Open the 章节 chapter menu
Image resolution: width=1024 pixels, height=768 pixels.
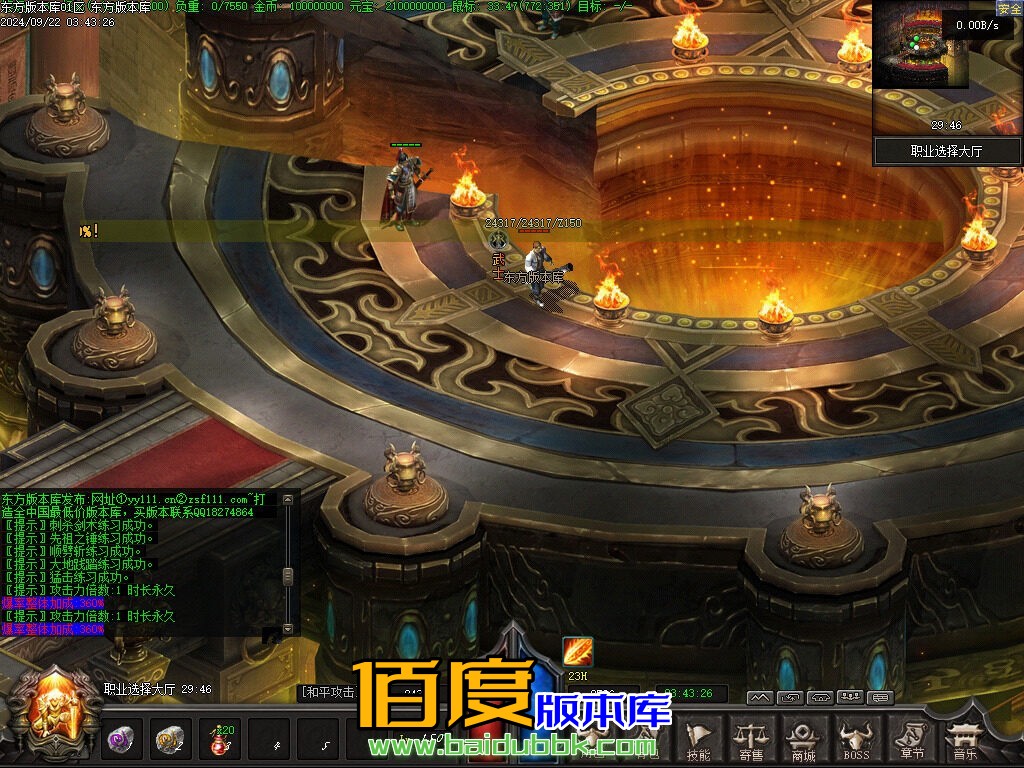[x=910, y=739]
